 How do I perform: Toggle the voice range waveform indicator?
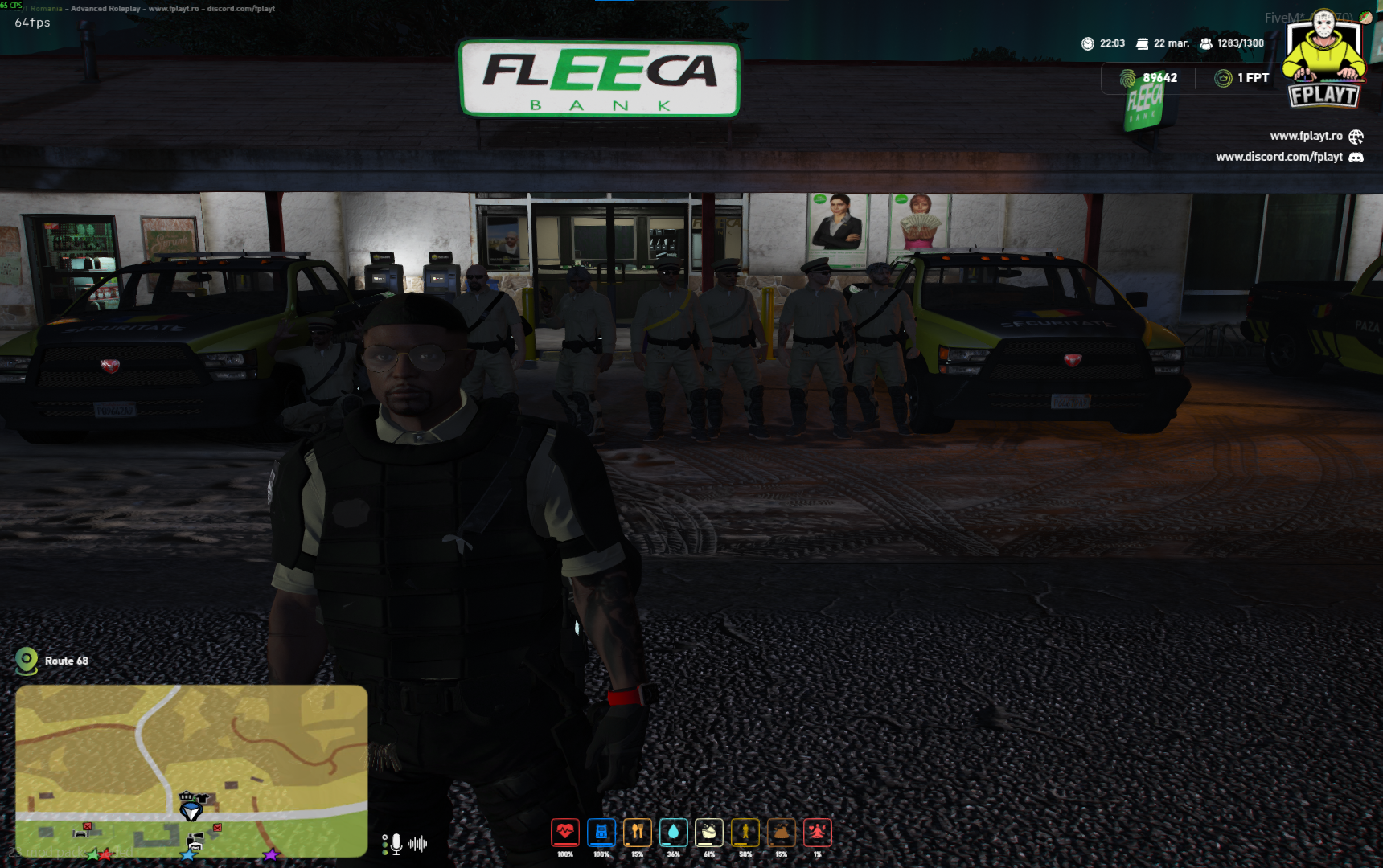[417, 841]
